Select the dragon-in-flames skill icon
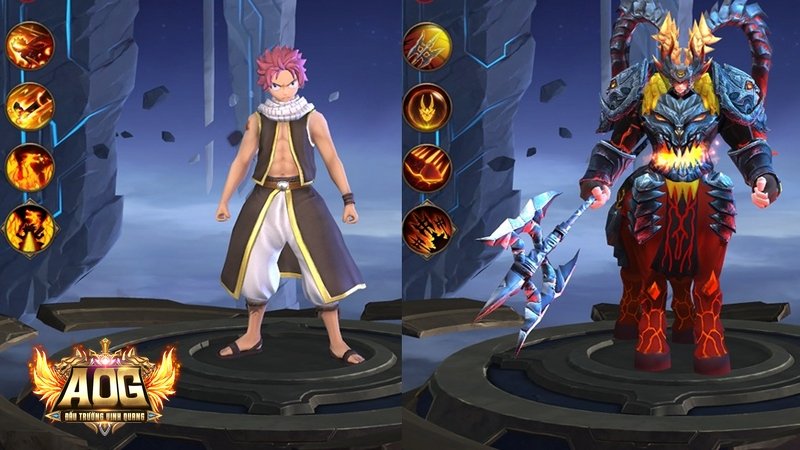 click(30, 167)
